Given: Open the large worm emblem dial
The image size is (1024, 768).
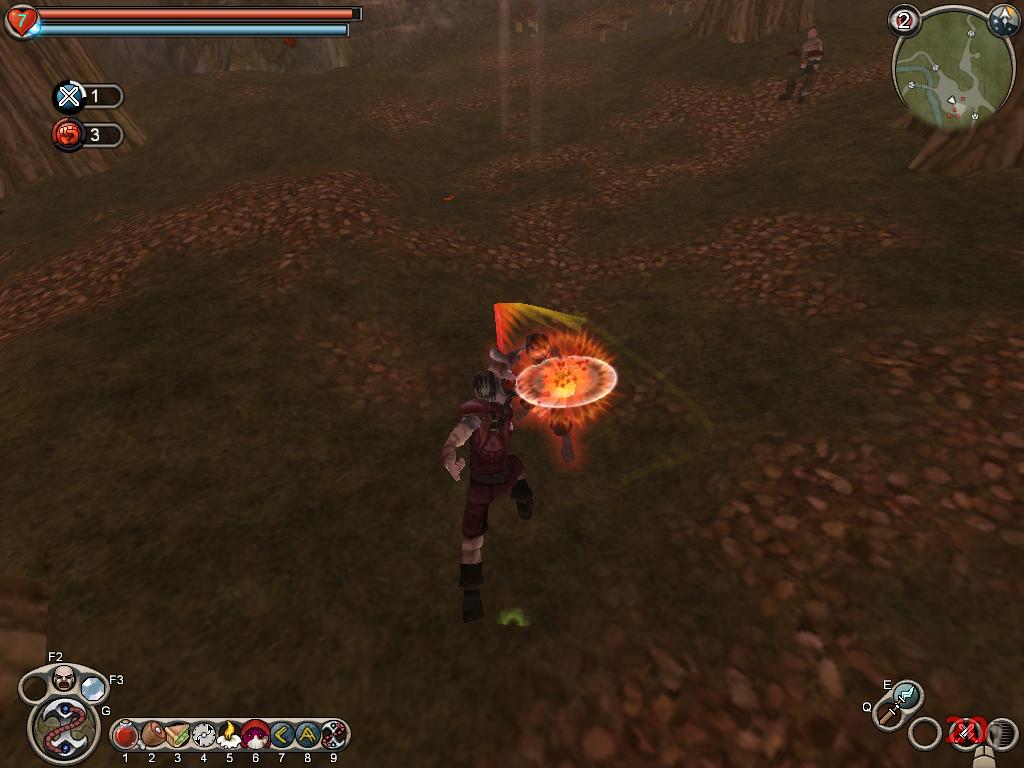Looking at the screenshot, I should [63, 728].
